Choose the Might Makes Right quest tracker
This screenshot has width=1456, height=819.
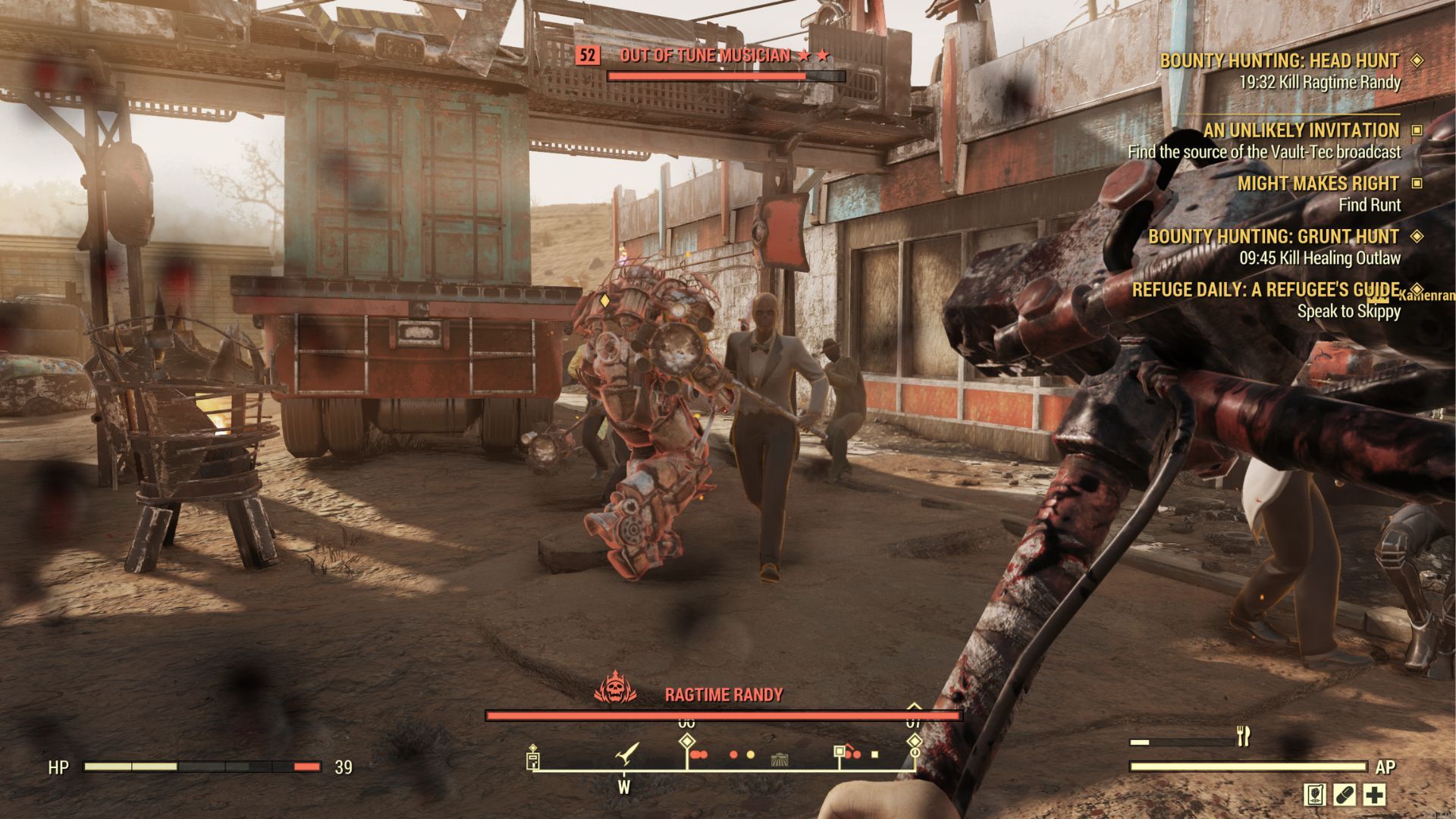click(x=1318, y=184)
